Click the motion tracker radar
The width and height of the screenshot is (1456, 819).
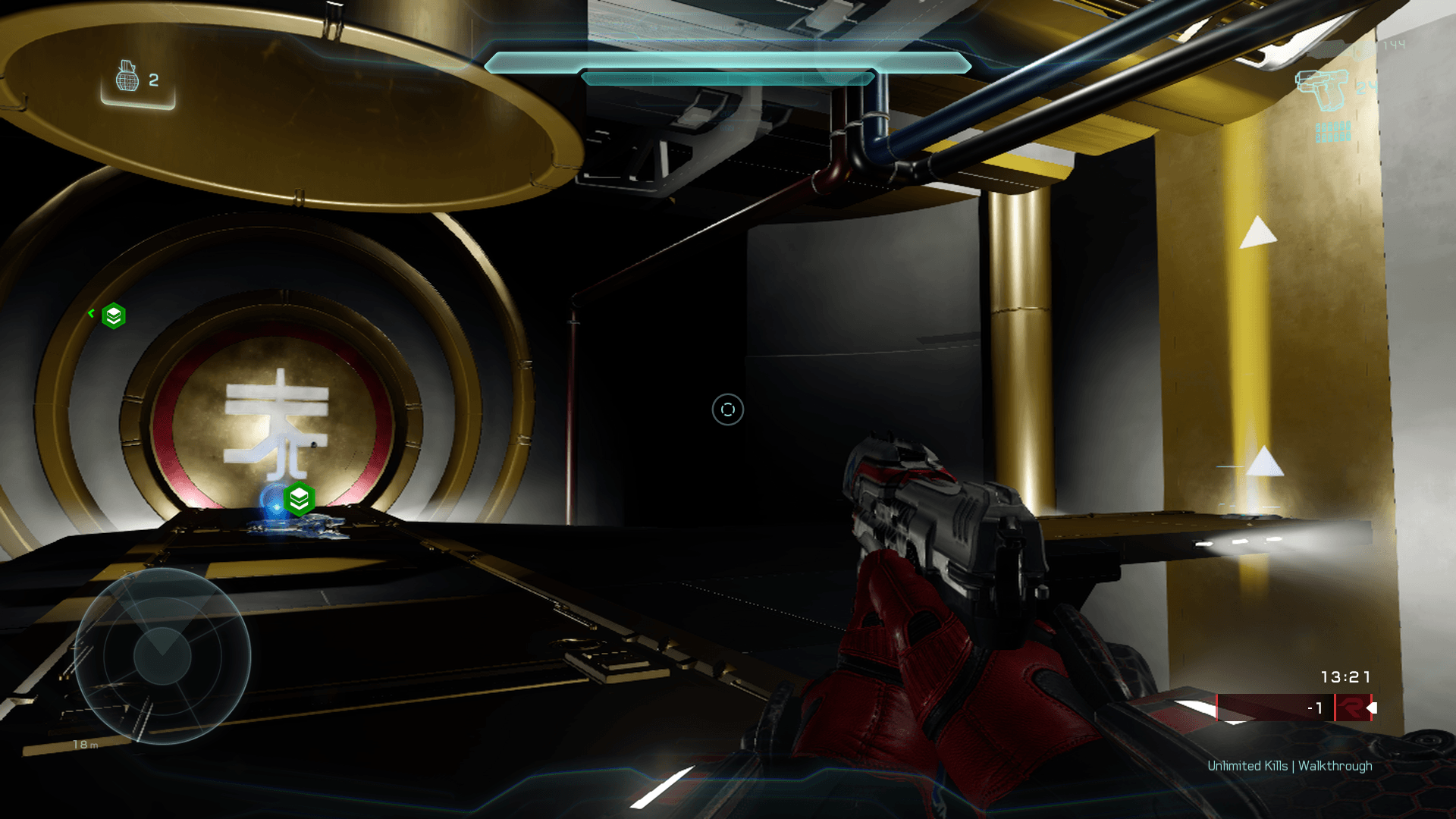162,656
